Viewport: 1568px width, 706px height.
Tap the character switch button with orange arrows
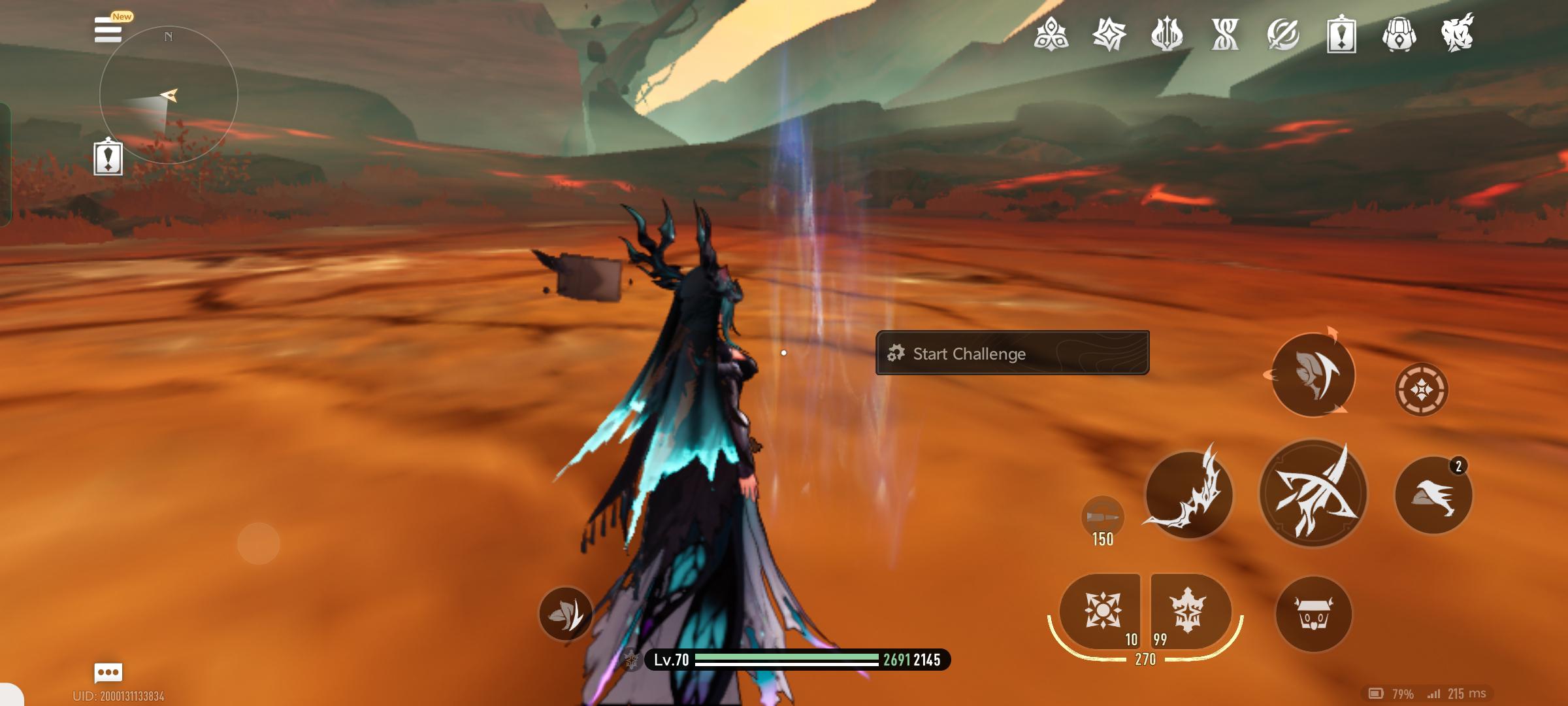[1313, 375]
